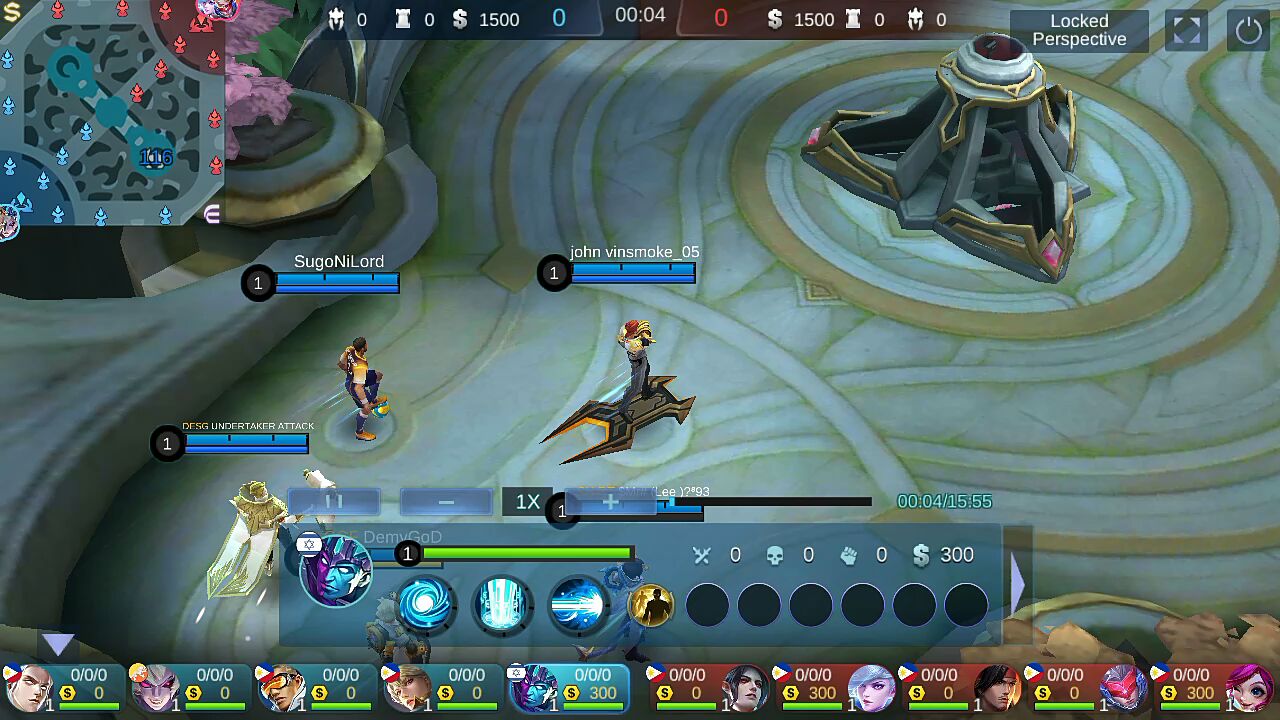
Task: Select the orange-visor hero in the player bar
Action: (281, 688)
